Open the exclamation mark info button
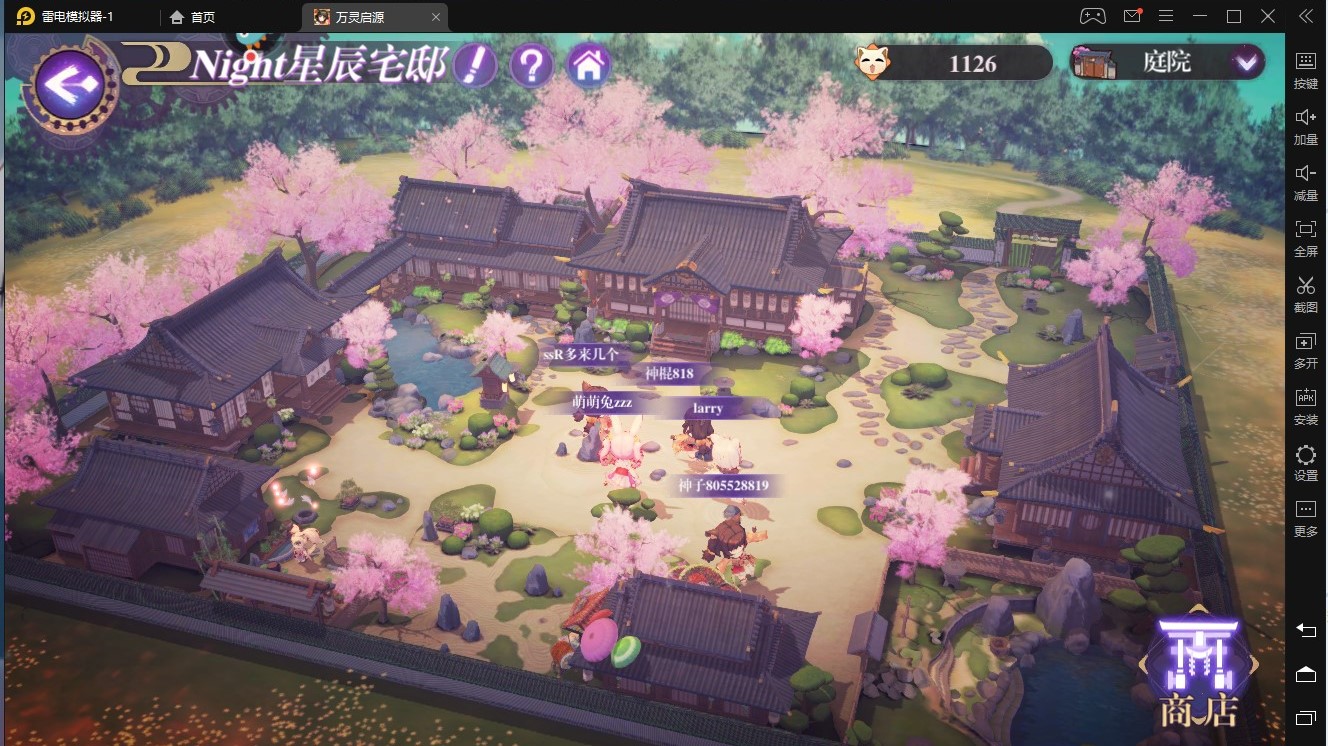The width and height of the screenshot is (1328, 746). (x=476, y=66)
